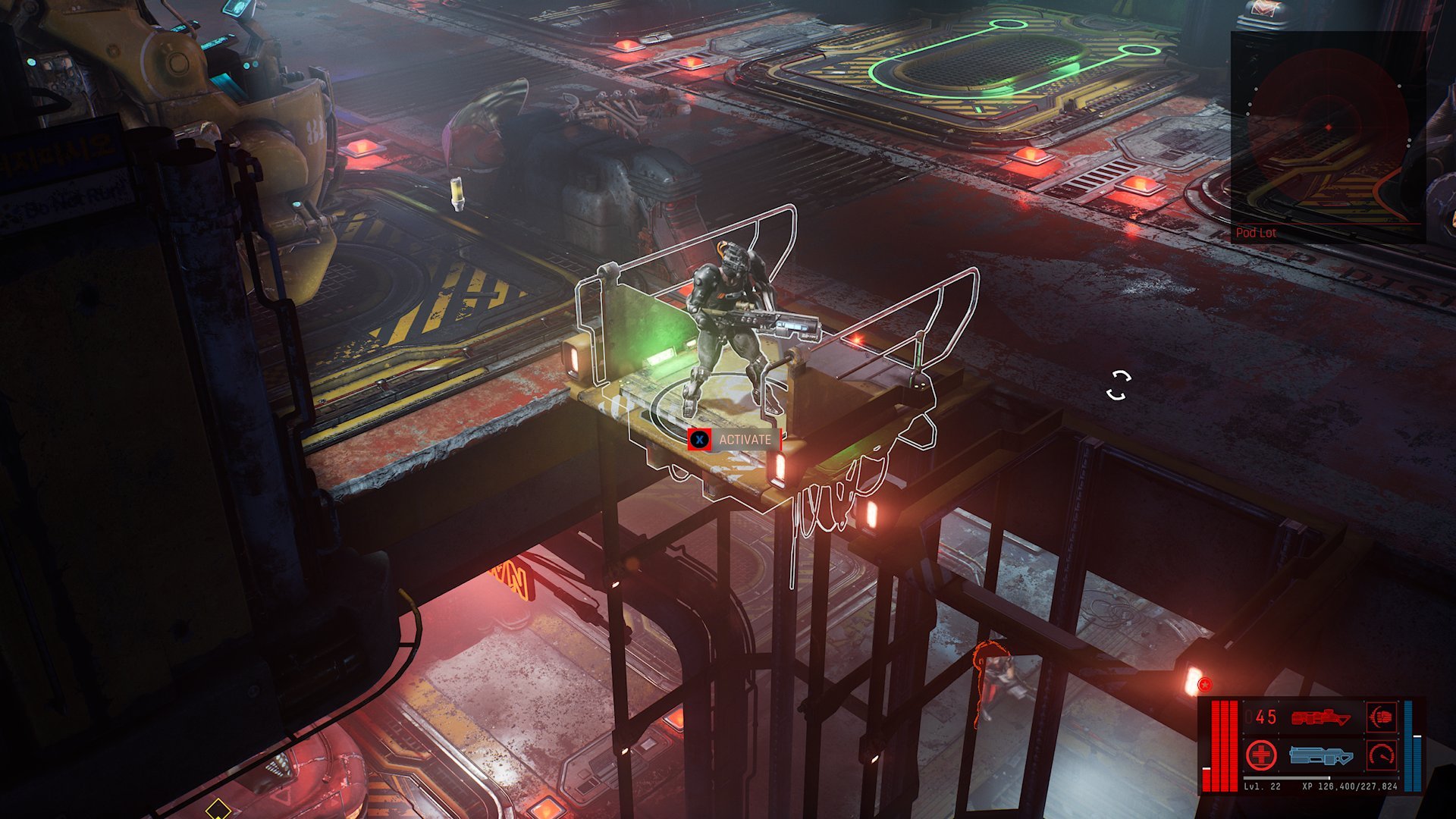Click the red star enemy indicator by health bar
Image resolution: width=1456 pixels, height=819 pixels.
click(1205, 685)
